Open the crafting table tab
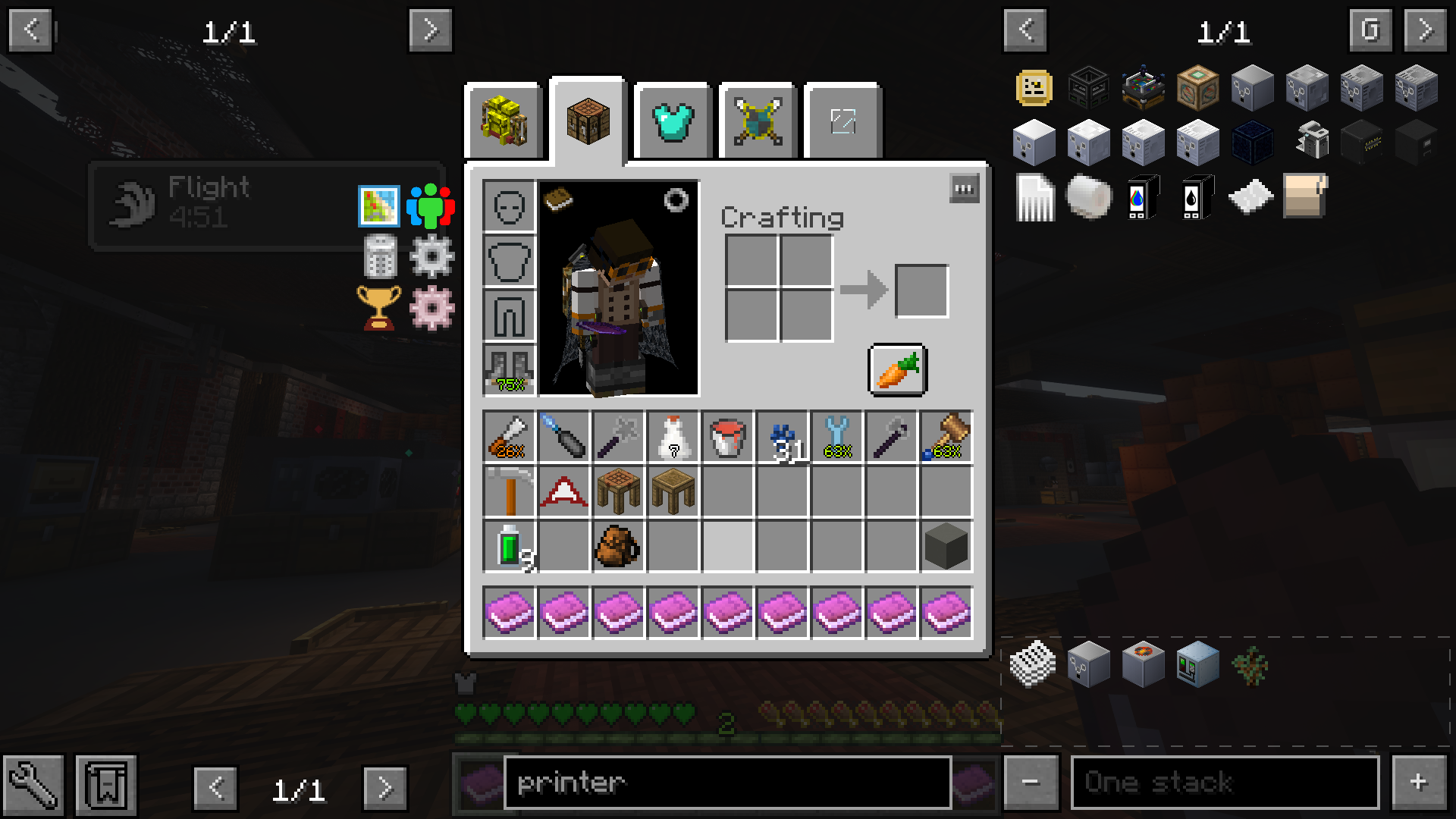The width and height of the screenshot is (1456, 819). (588, 121)
